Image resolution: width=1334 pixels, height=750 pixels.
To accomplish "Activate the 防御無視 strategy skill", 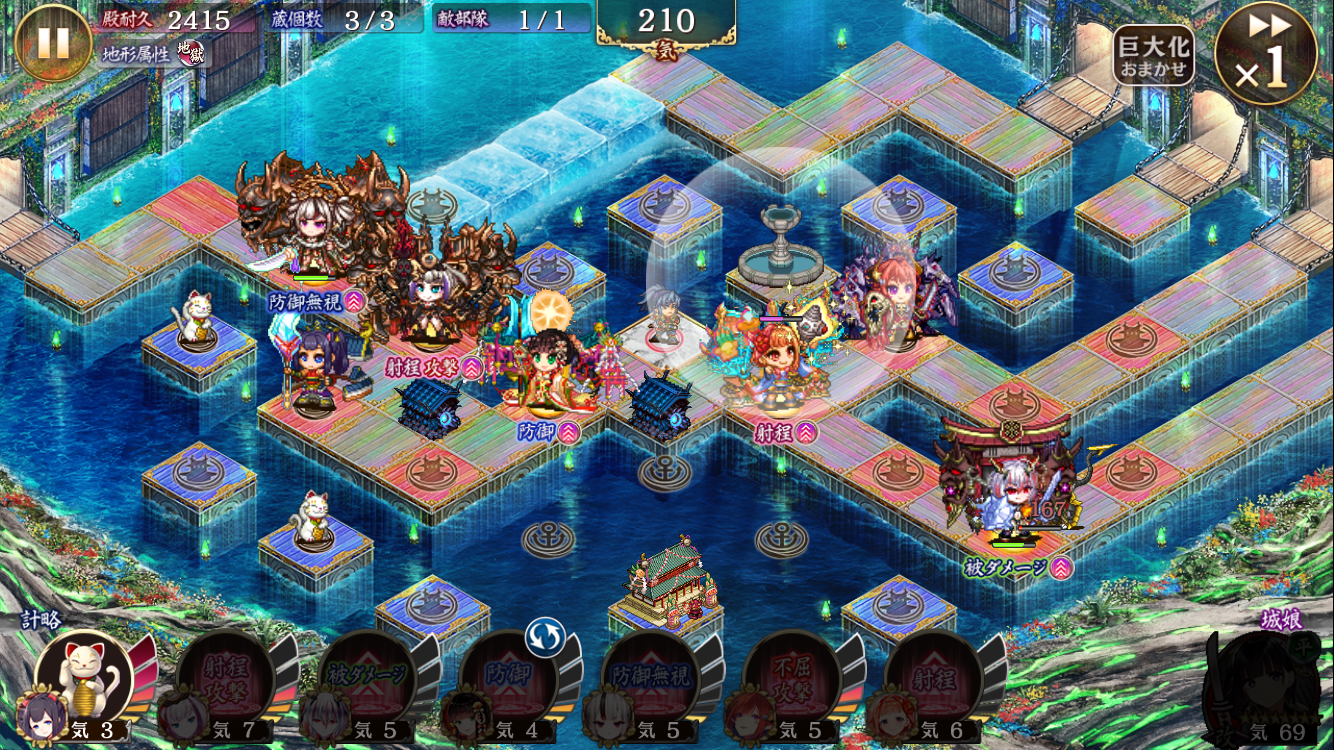I will tap(650, 682).
